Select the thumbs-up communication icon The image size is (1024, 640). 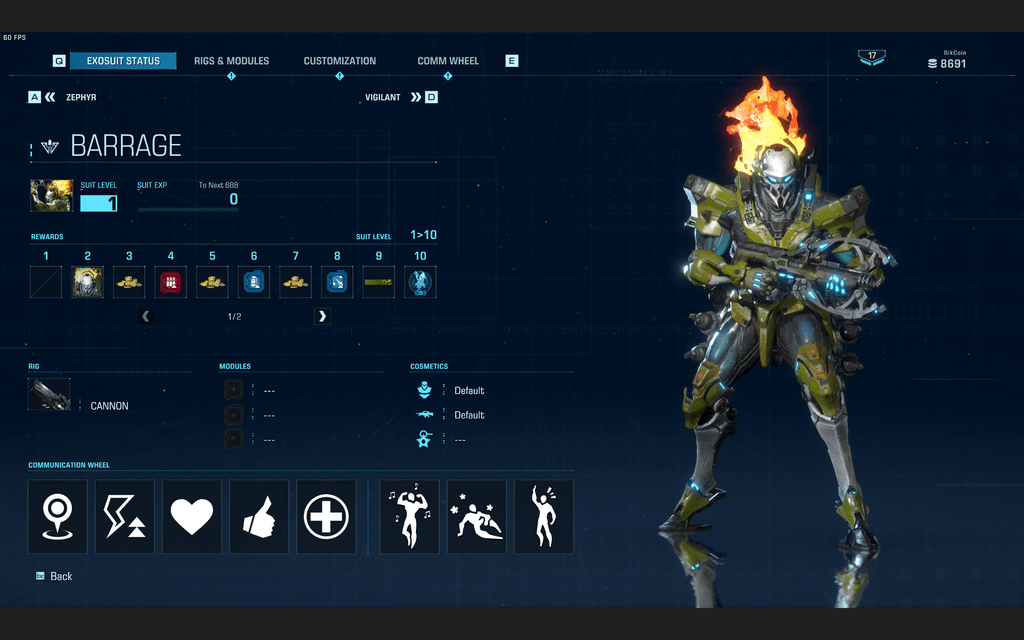(x=259, y=517)
